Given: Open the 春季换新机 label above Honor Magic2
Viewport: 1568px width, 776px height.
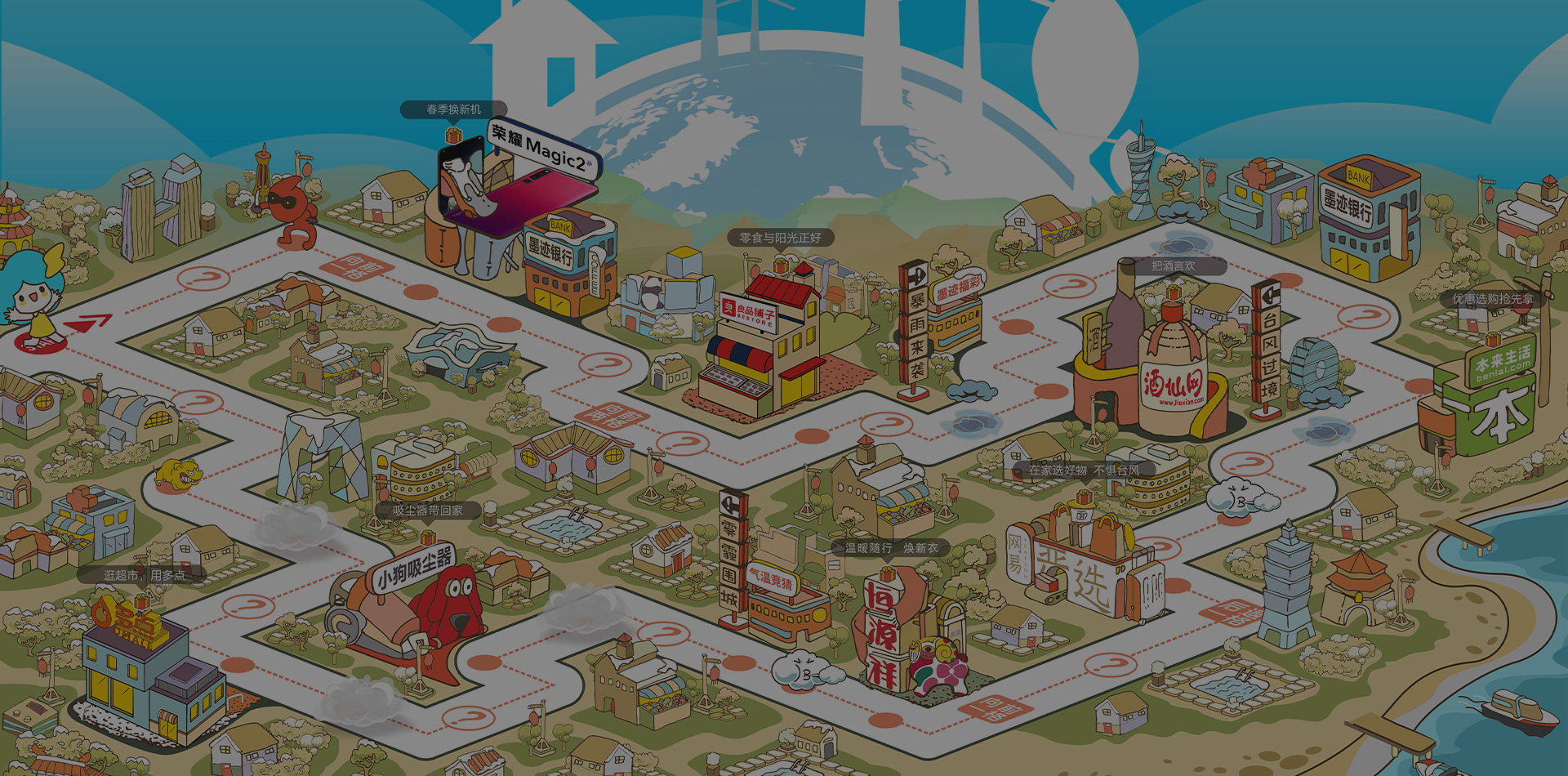Looking at the screenshot, I should [x=453, y=109].
